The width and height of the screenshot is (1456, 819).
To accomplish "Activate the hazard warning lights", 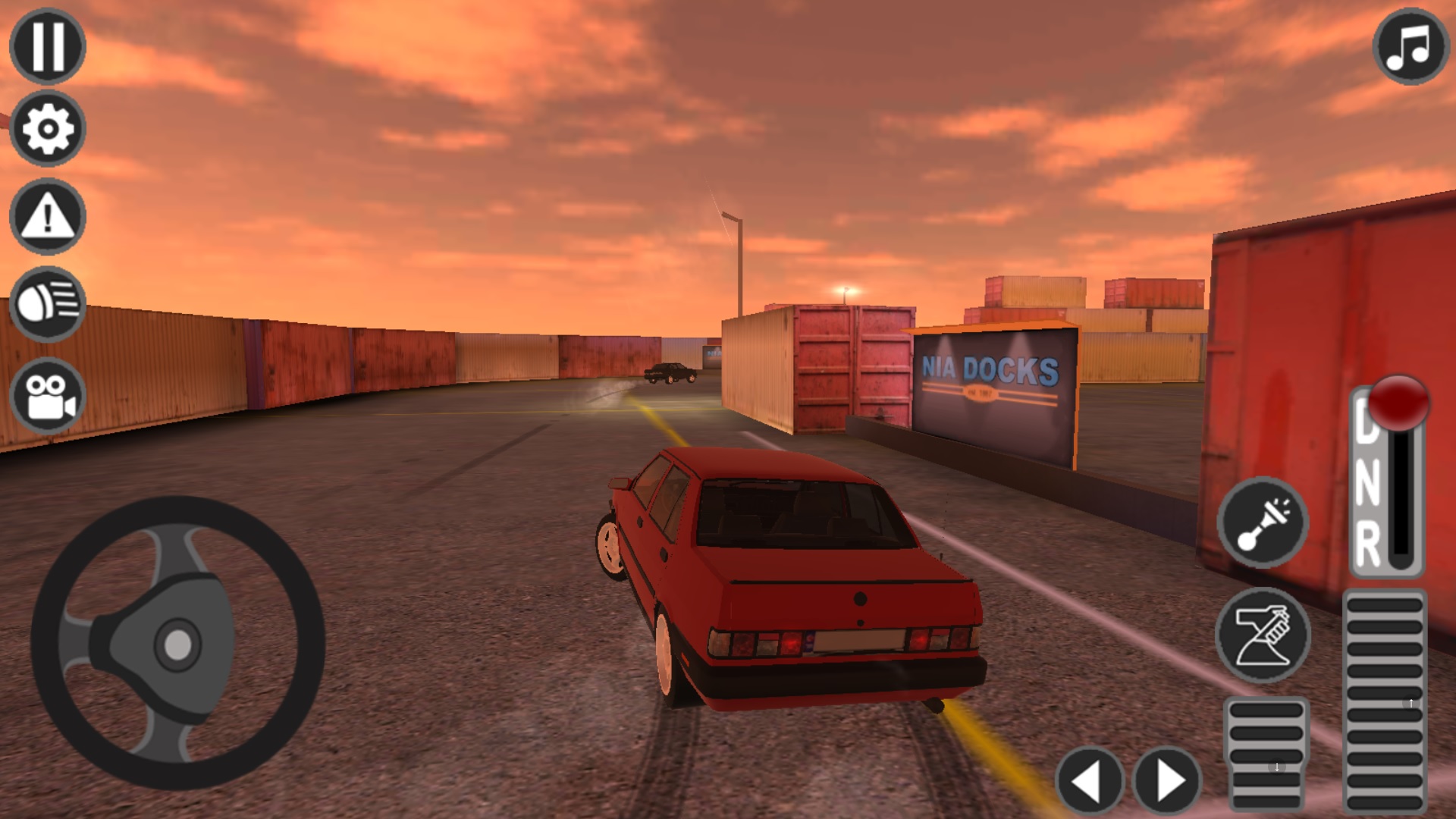I will (47, 215).
